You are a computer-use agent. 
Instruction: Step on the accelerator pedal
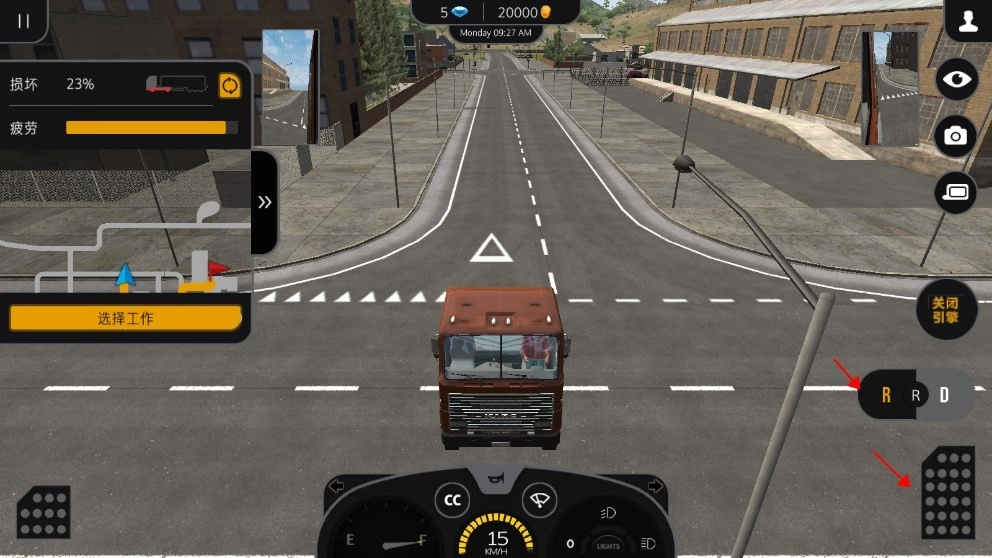point(946,492)
